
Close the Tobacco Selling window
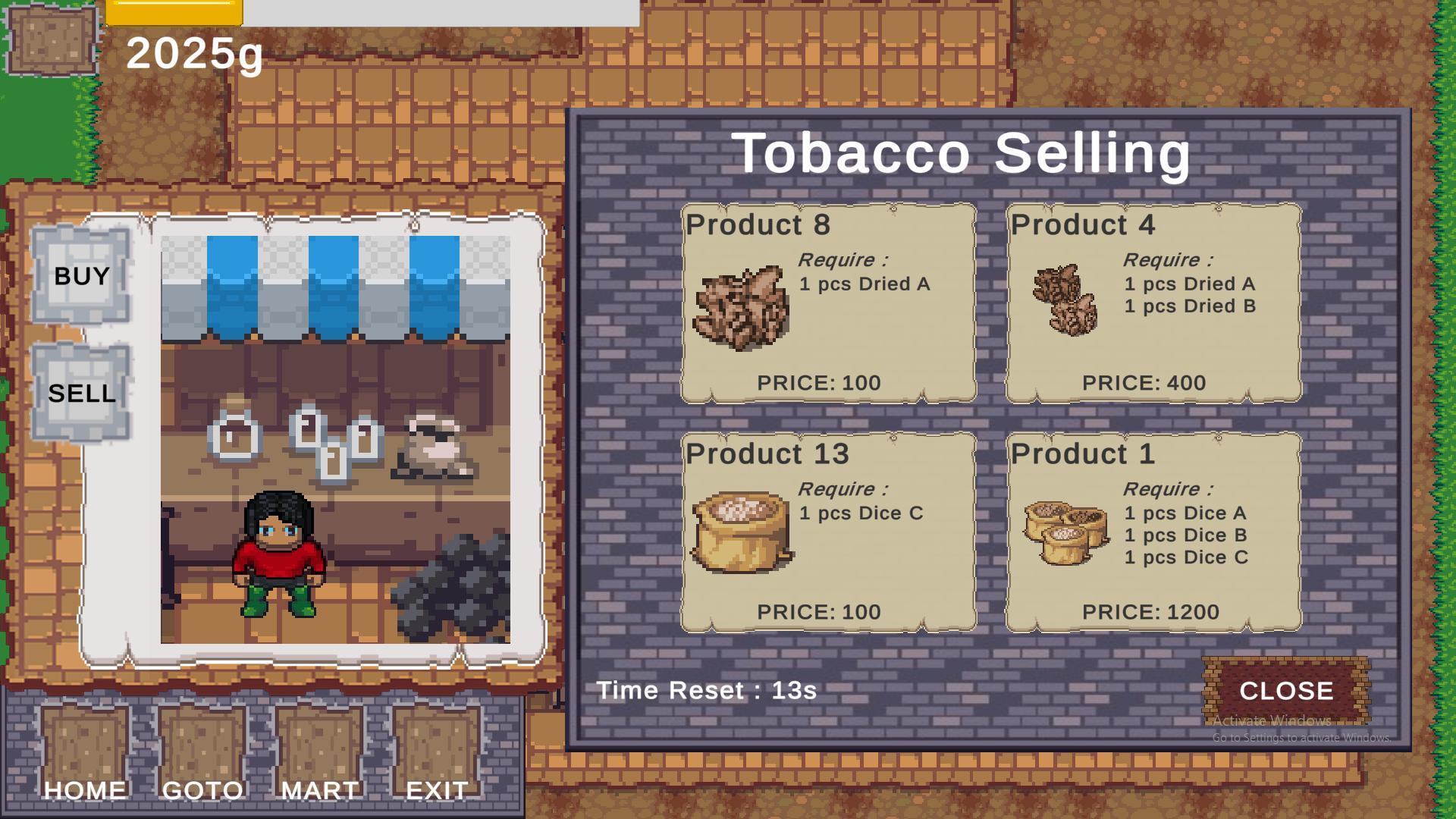click(1286, 690)
